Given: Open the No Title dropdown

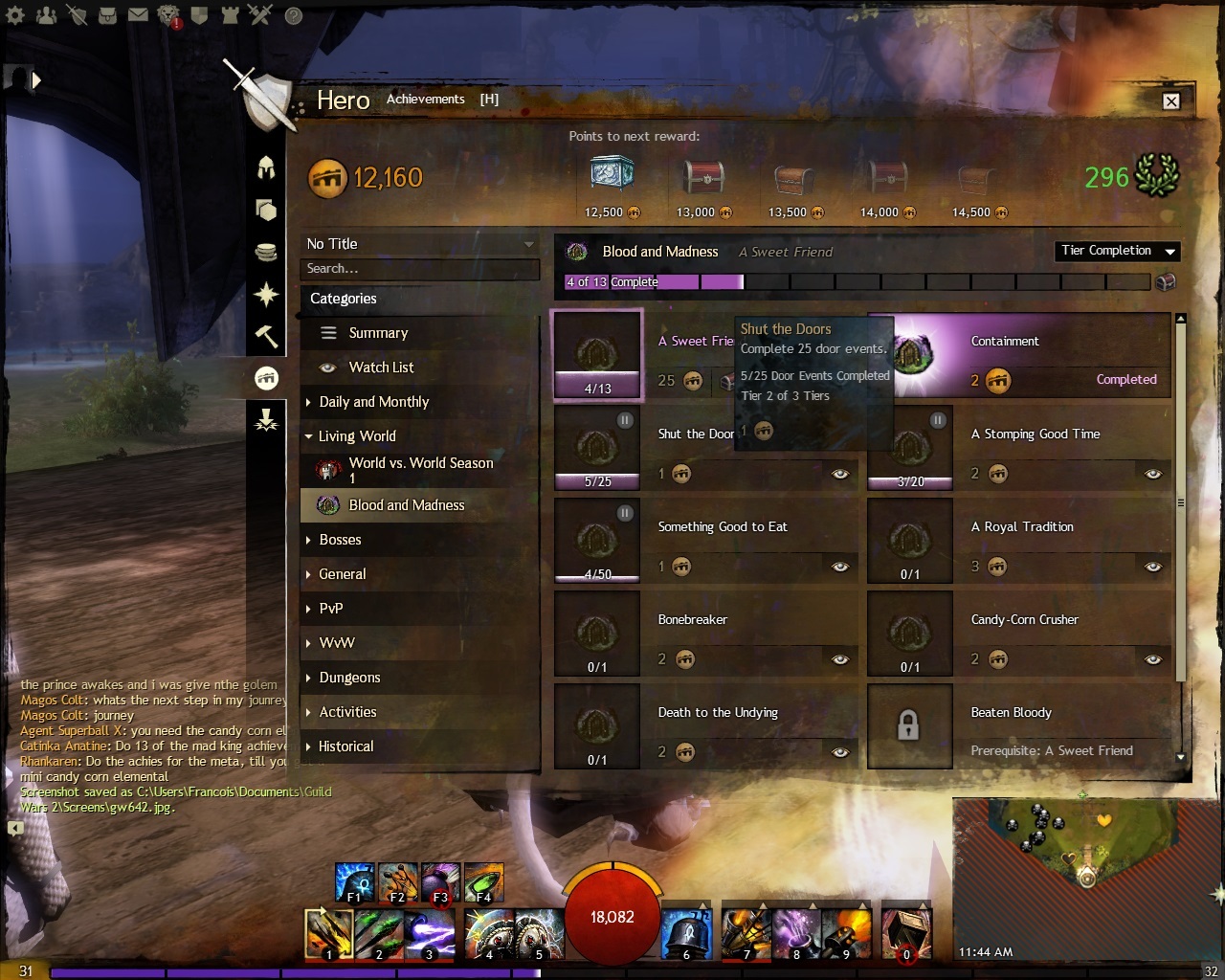Looking at the screenshot, I should click(419, 244).
